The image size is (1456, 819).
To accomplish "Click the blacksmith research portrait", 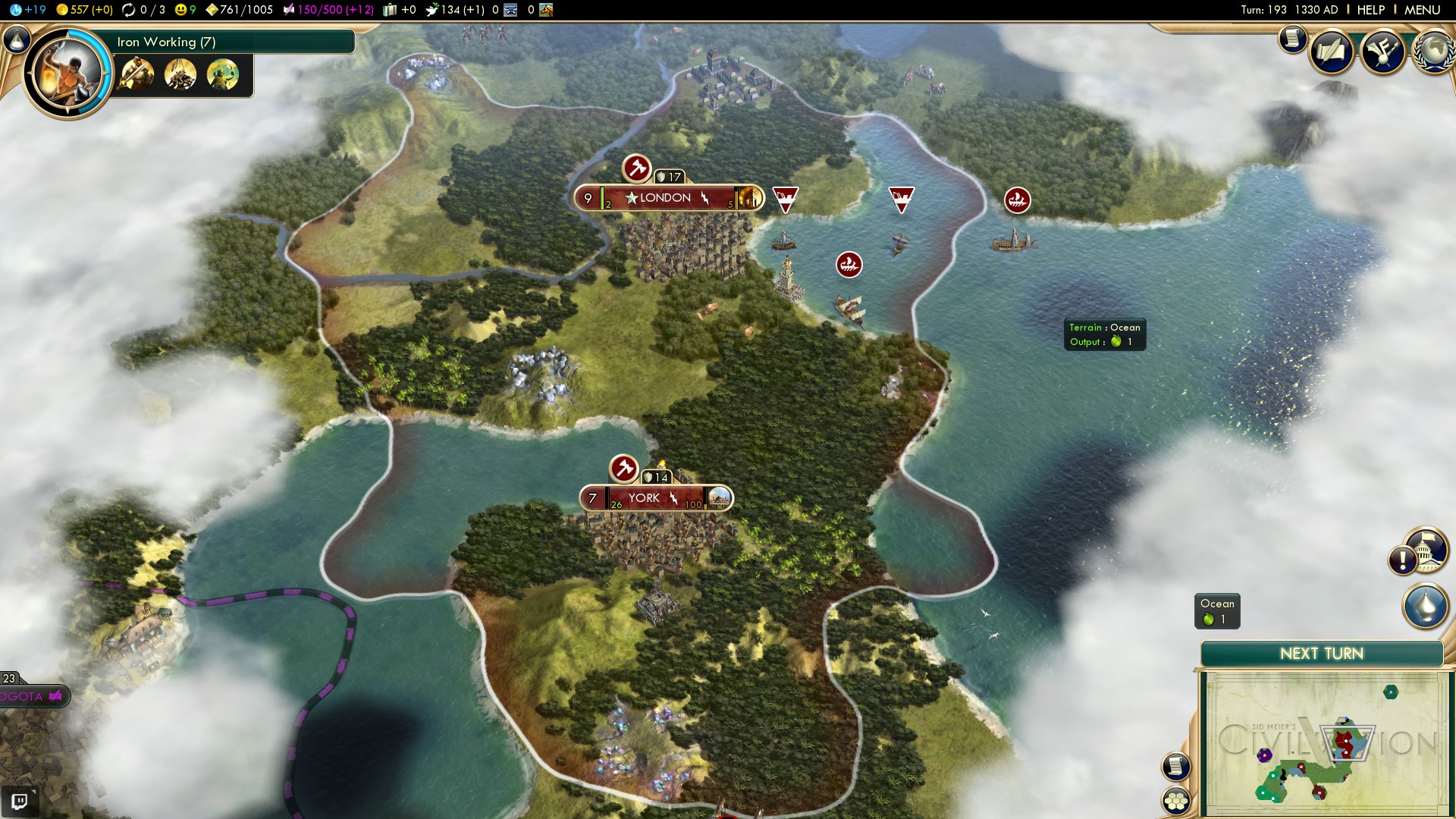I will point(68,74).
